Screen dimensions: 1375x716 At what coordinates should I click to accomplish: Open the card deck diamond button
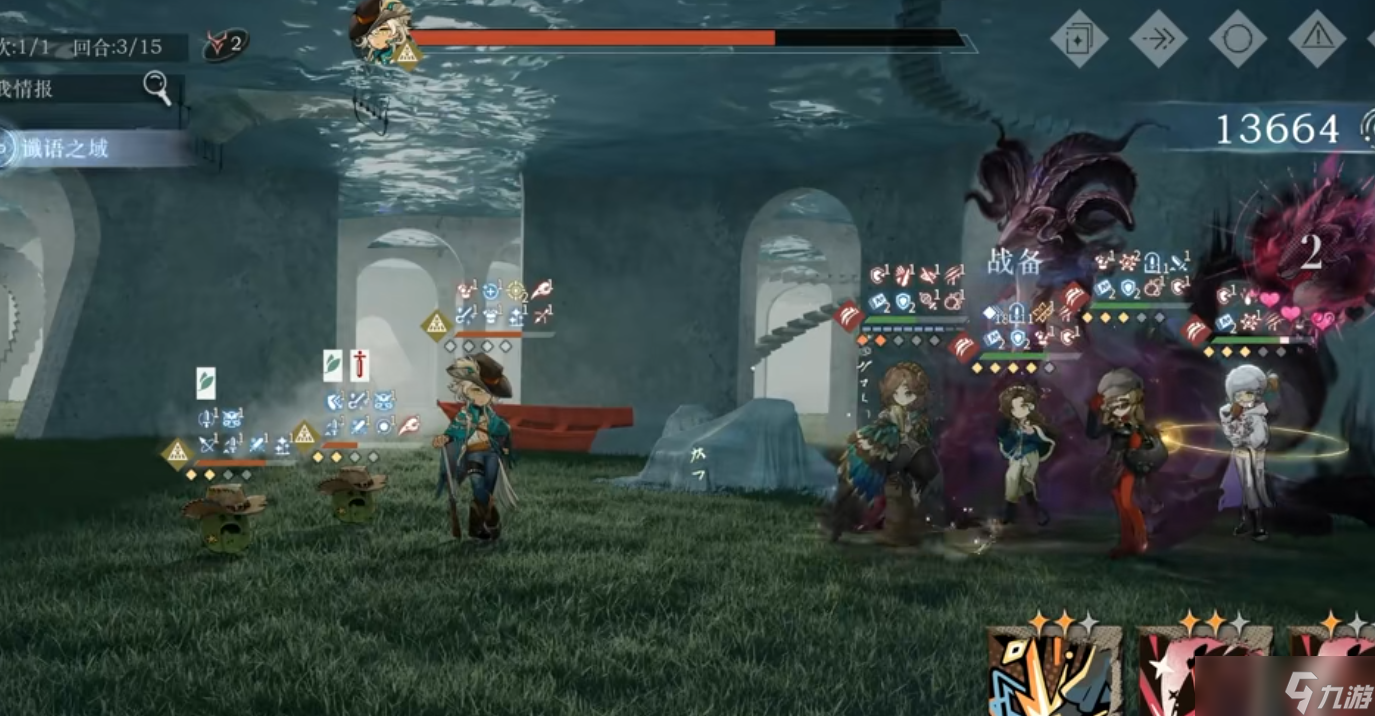coord(1079,39)
